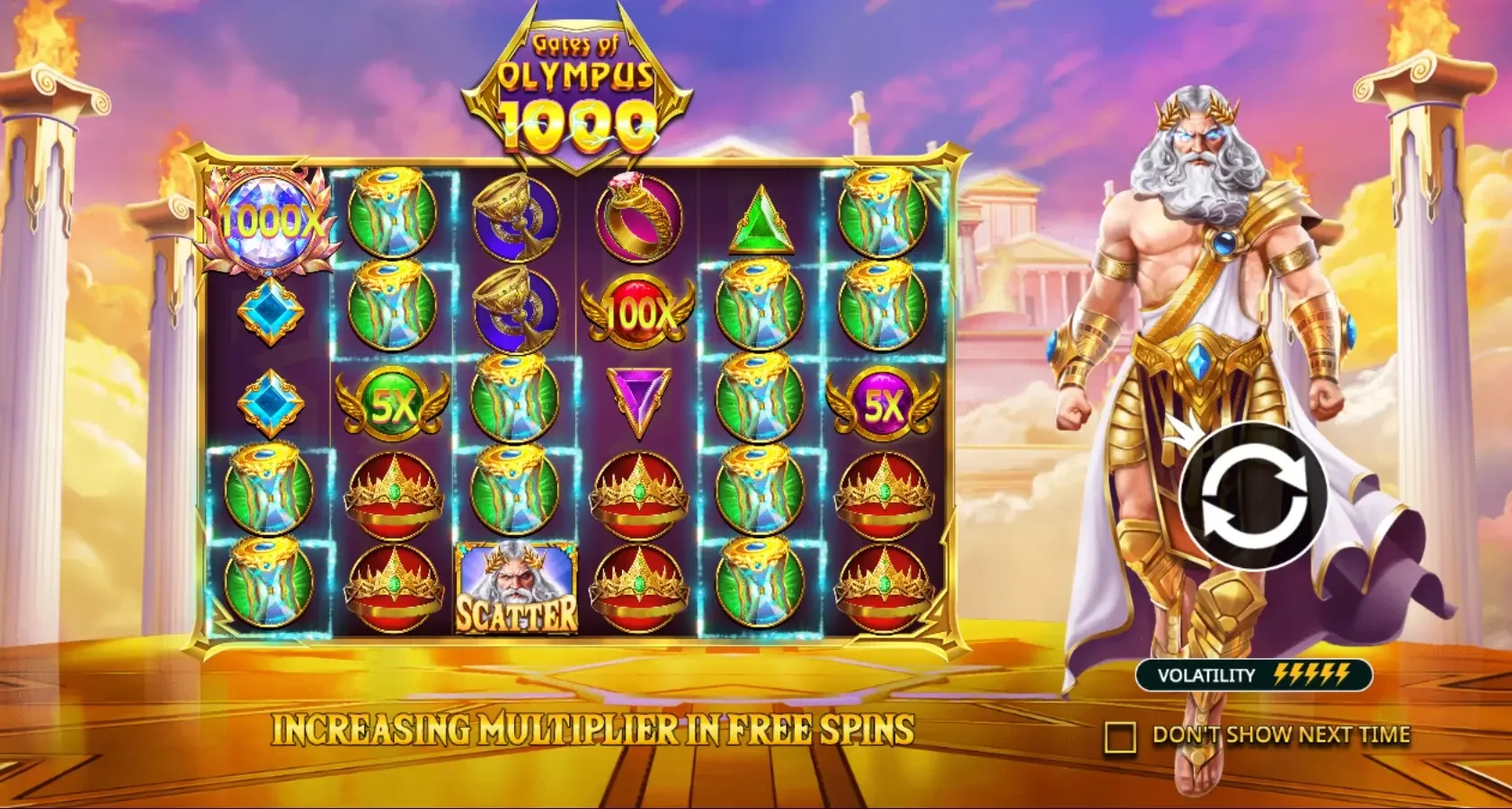Tick the Don't Show Next Time checkbox
Image resolution: width=1512 pixels, height=809 pixels.
1120,737
